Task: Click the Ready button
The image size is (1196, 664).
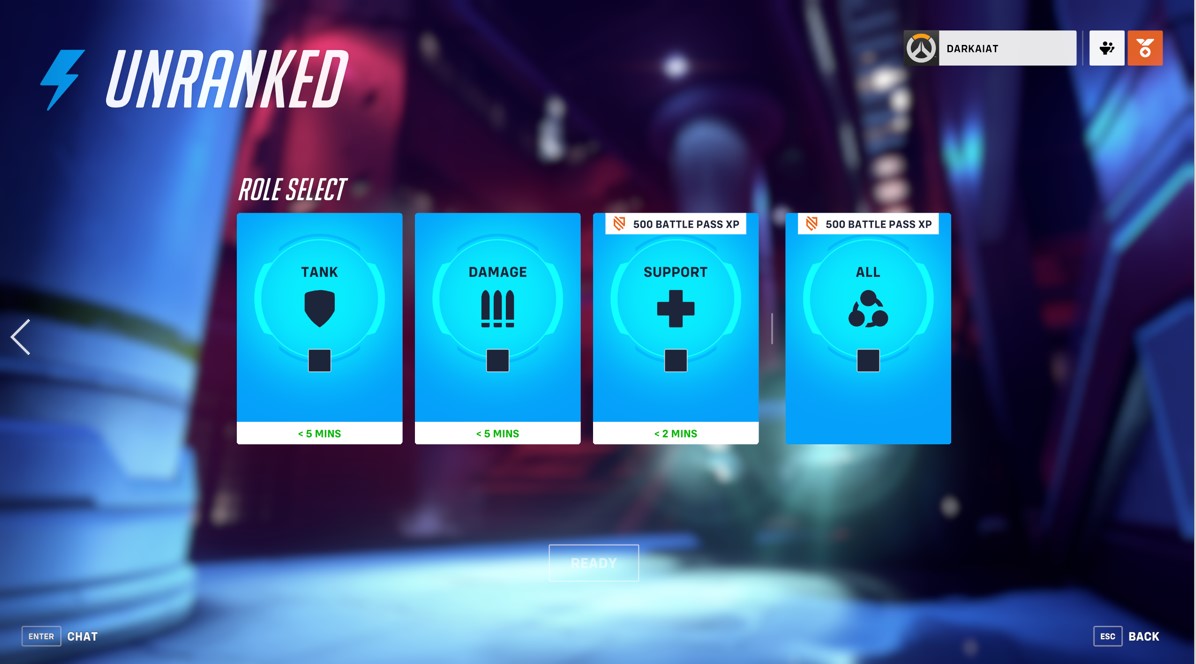Action: [593, 563]
